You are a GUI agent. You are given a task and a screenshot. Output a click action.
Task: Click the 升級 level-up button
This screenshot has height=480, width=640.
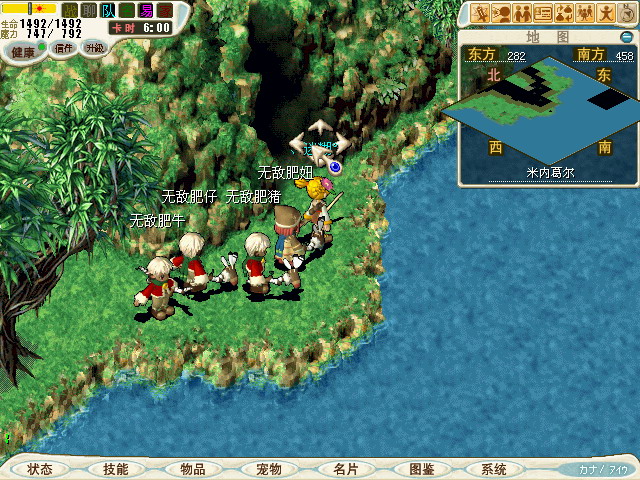coord(93,47)
